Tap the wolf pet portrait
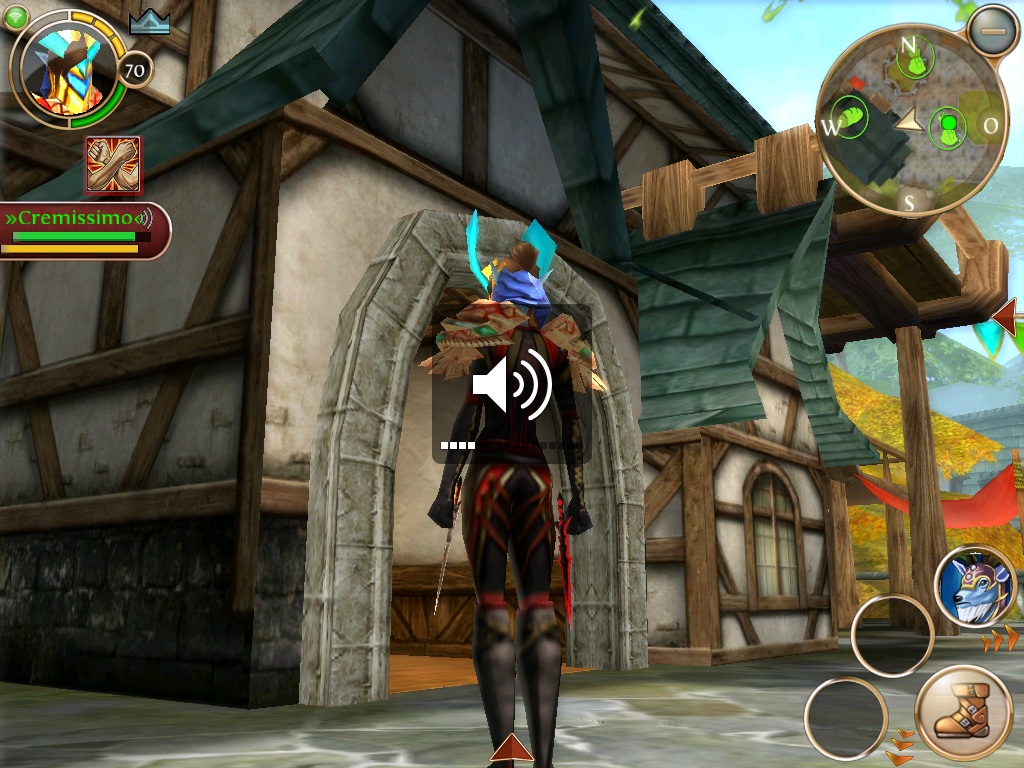Viewport: 1024px width, 768px height. tap(975, 586)
